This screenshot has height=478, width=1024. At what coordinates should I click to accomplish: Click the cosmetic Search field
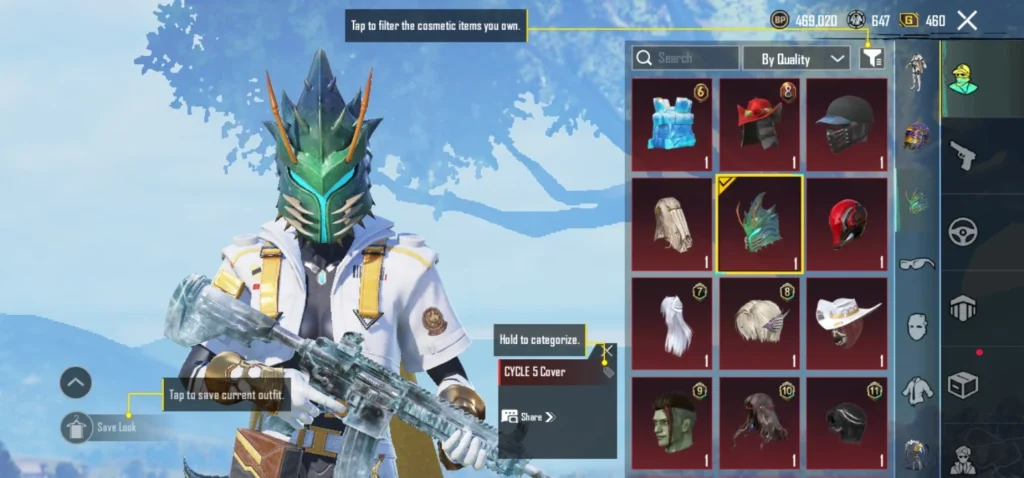pyautogui.click(x=687, y=58)
